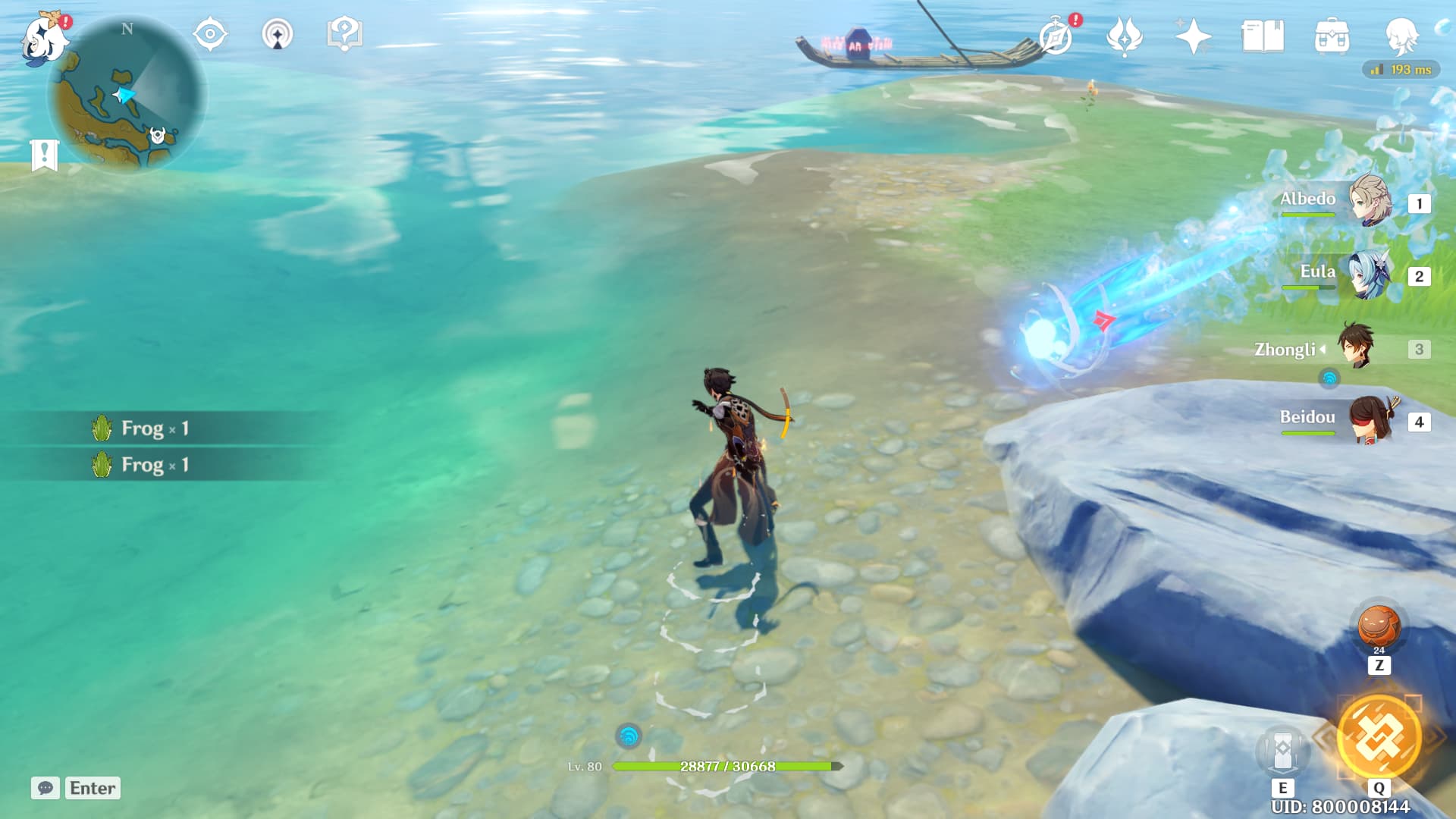Screen dimensions: 1456x819
Task: Activate Zhongli's Elemental Skill icon
Action: 1282,750
